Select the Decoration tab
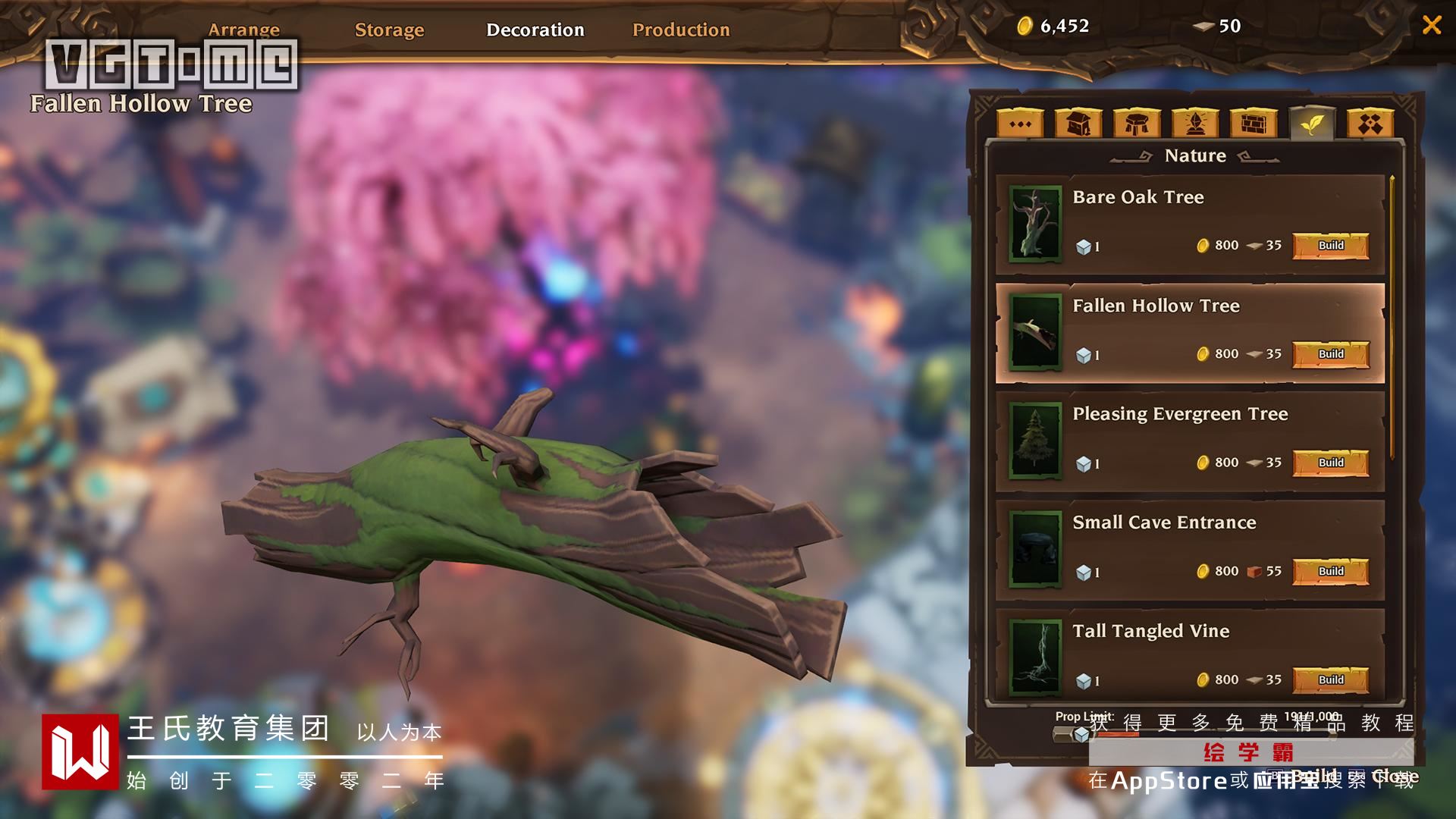1456x819 pixels. coord(535,30)
